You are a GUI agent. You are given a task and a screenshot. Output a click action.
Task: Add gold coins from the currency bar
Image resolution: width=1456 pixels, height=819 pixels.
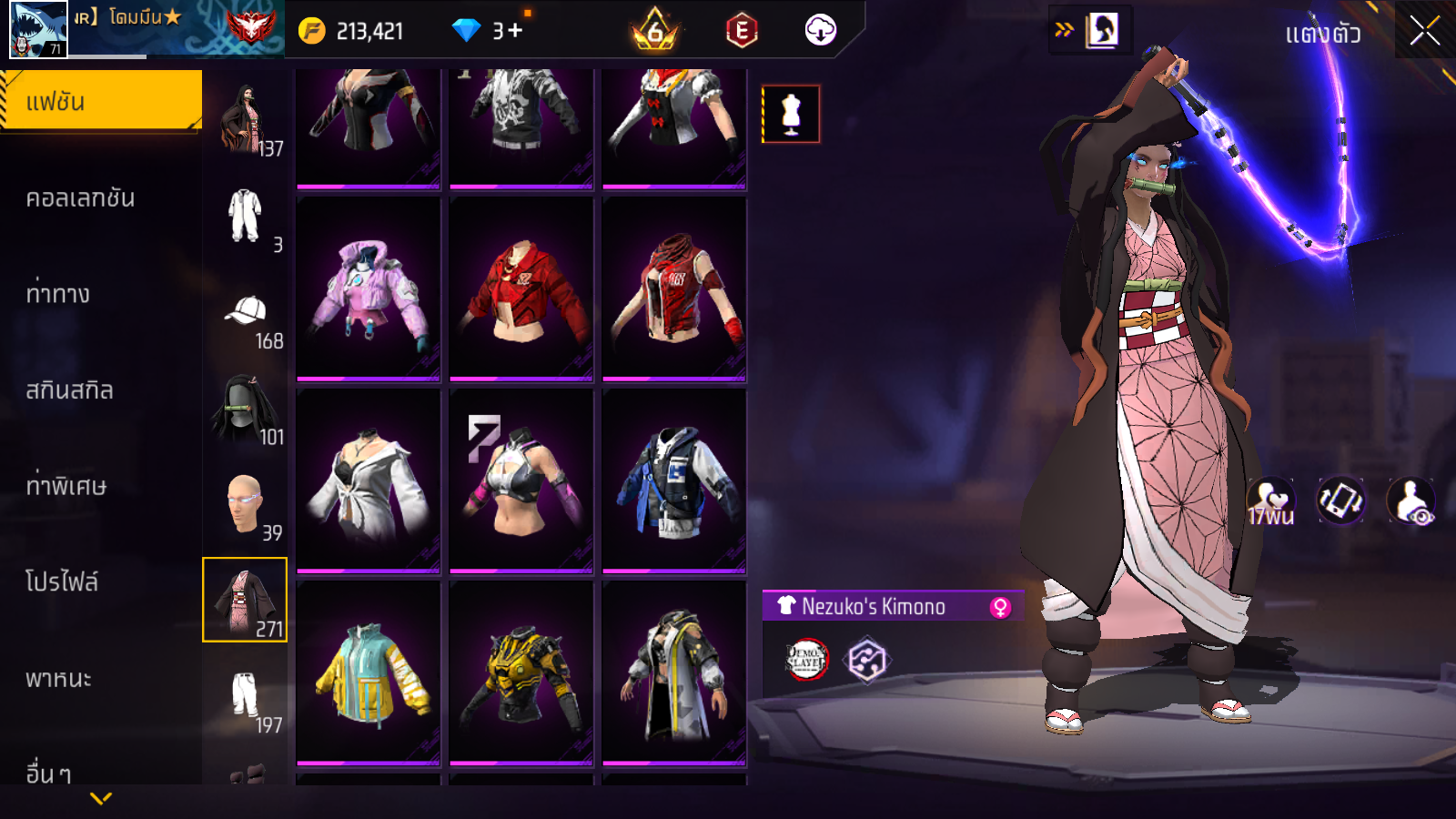point(312,31)
